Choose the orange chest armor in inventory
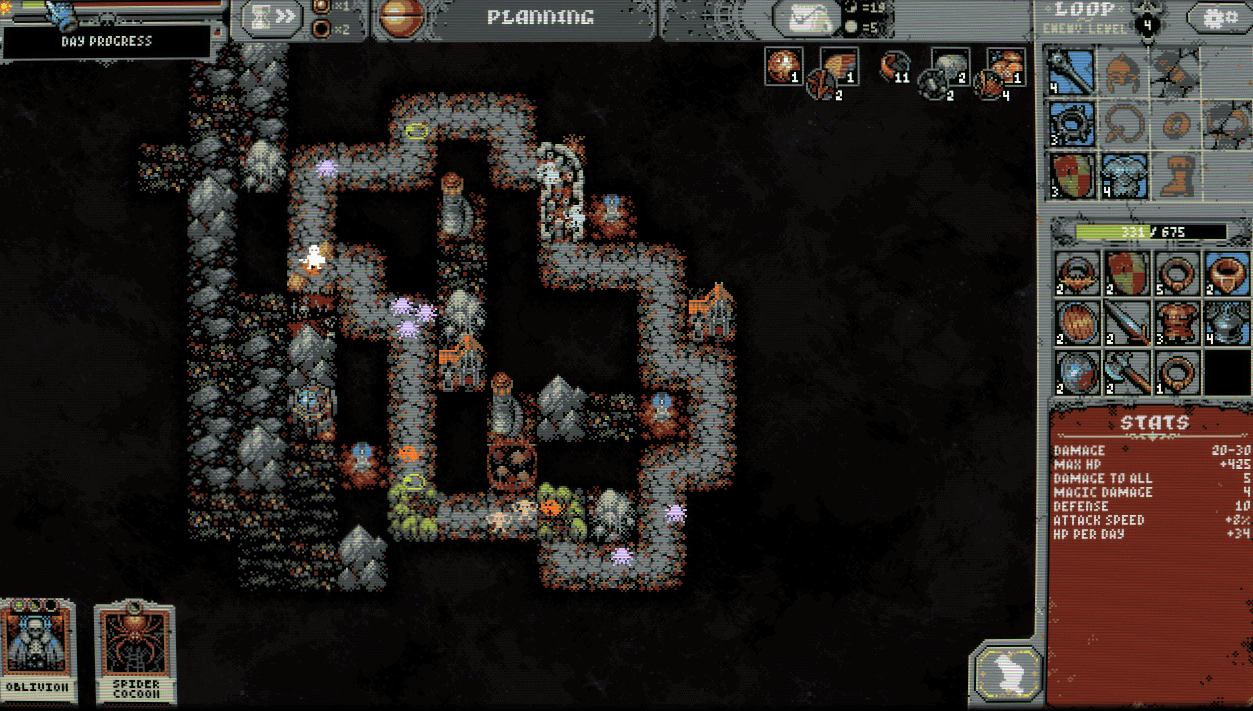The height and width of the screenshot is (711, 1253). pyautogui.click(x=1176, y=323)
